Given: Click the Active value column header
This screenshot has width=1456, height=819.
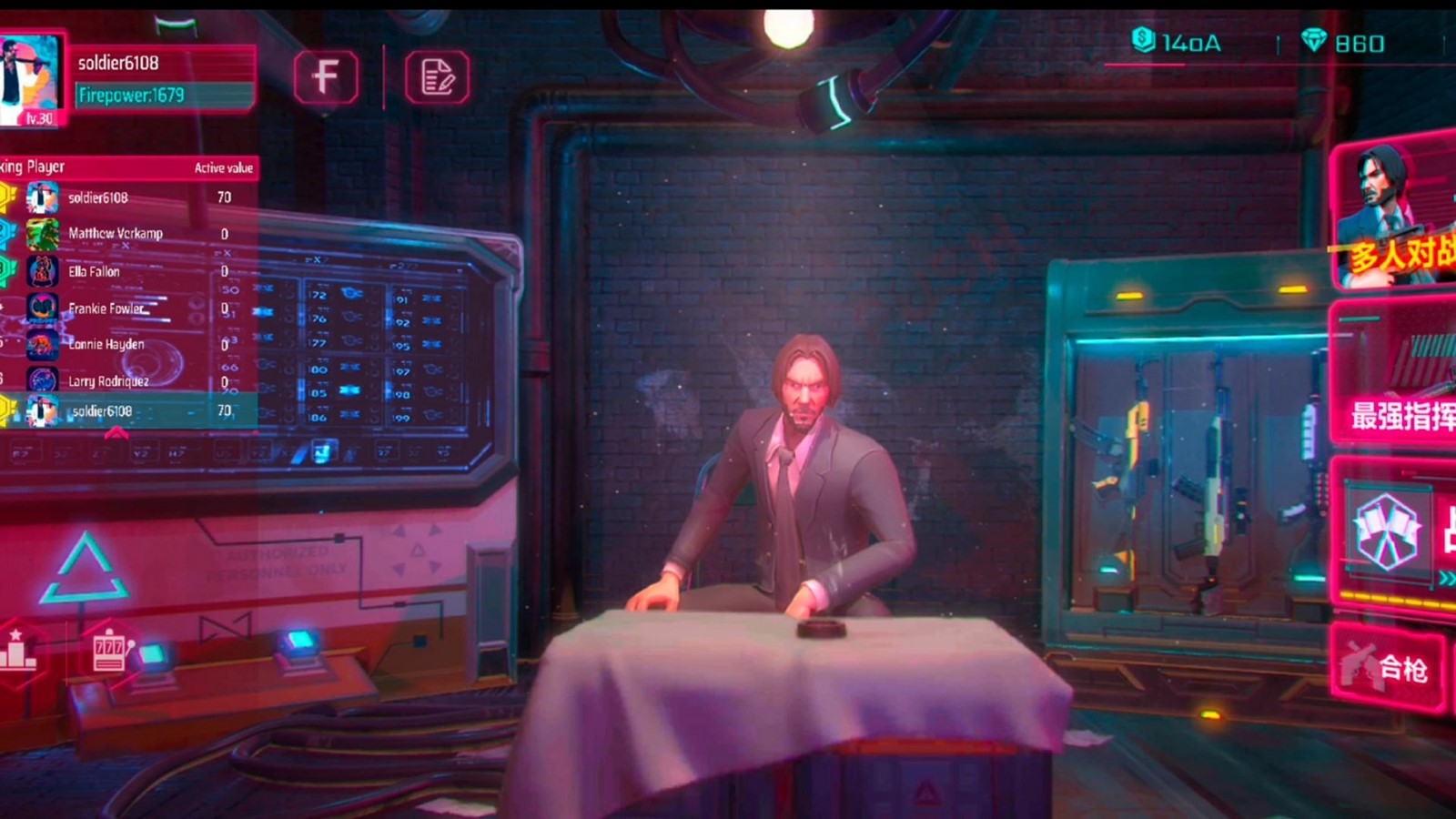Looking at the screenshot, I should (222, 167).
